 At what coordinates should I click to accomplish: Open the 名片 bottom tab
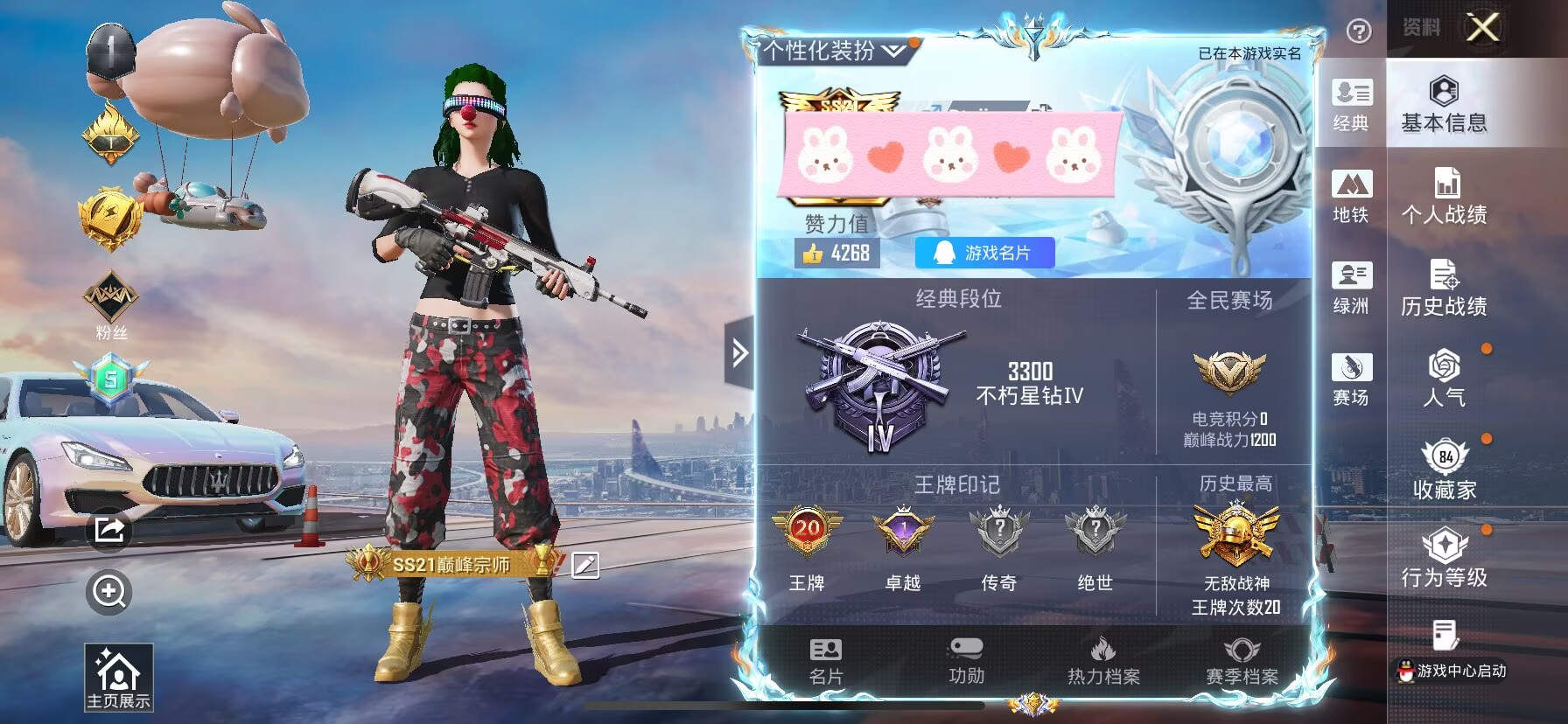coord(825,661)
